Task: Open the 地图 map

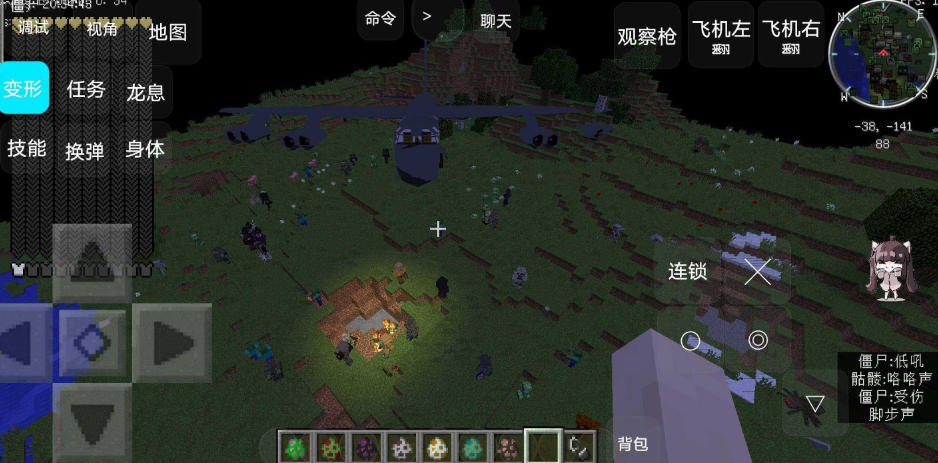Action: pyautogui.click(x=168, y=32)
